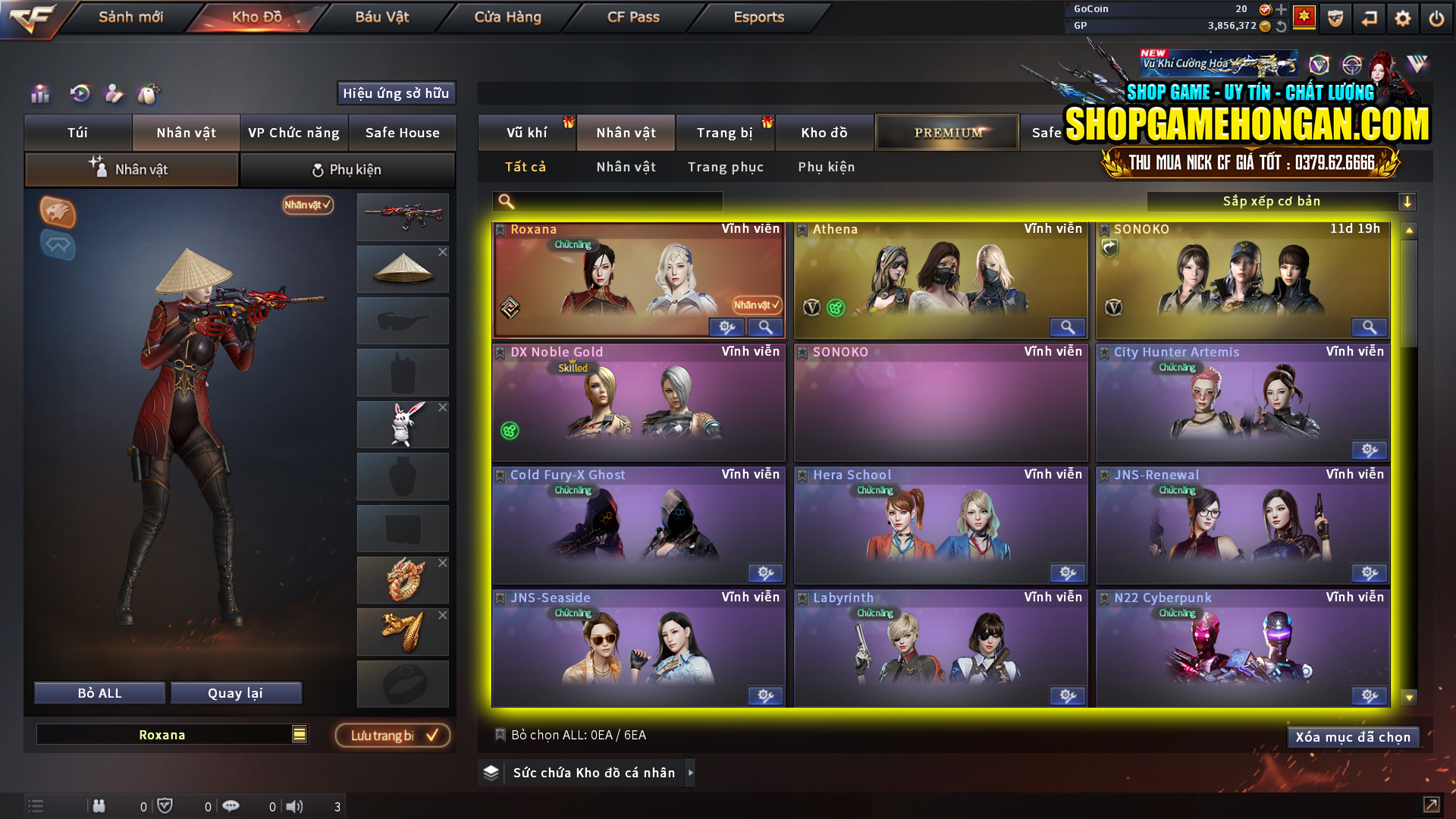This screenshot has width=1456, height=819.
Task: Click the Lưu trang bị button
Action: 392,735
